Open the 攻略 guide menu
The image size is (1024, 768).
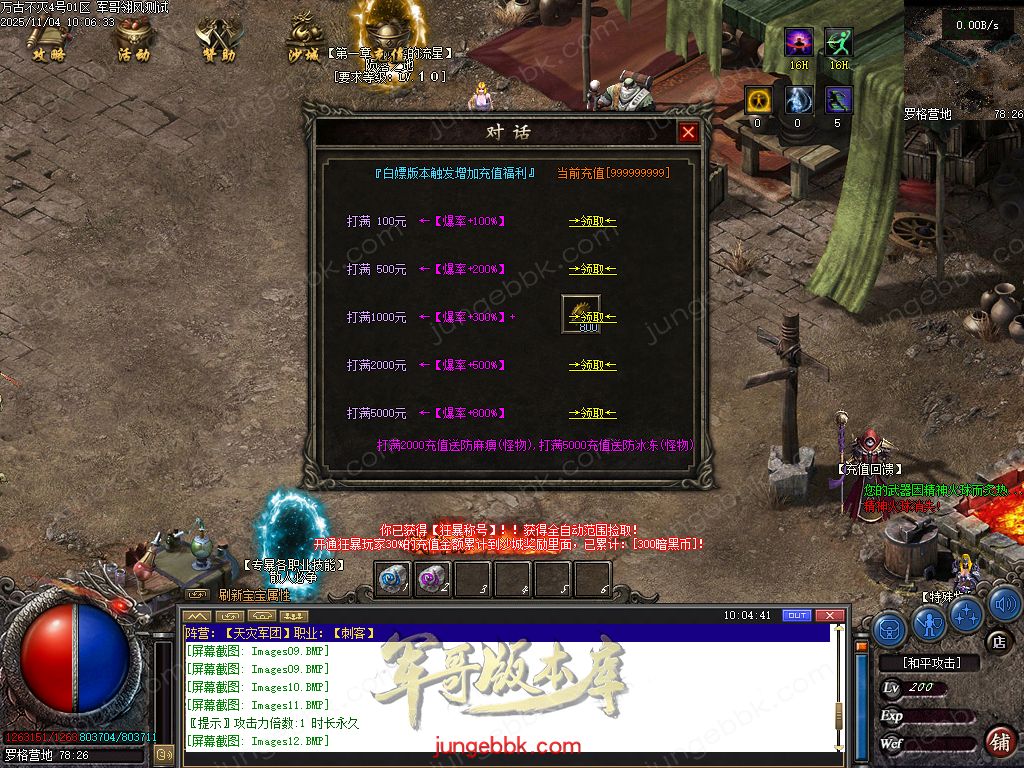point(48,40)
